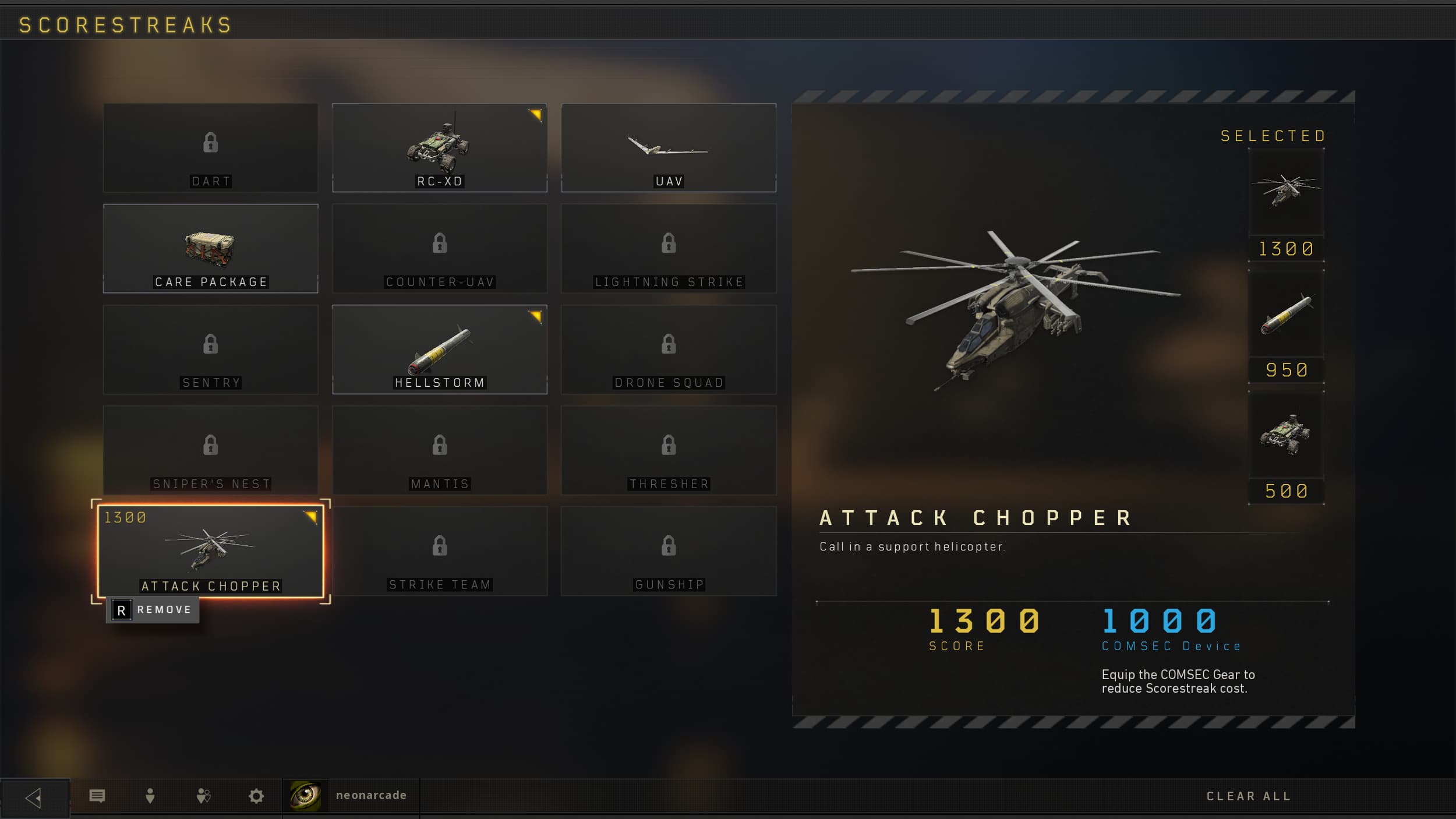Viewport: 1456px width, 819px height.
Task: Click the selected 950 Hellstorm thumbnail
Action: [x=1287, y=323]
